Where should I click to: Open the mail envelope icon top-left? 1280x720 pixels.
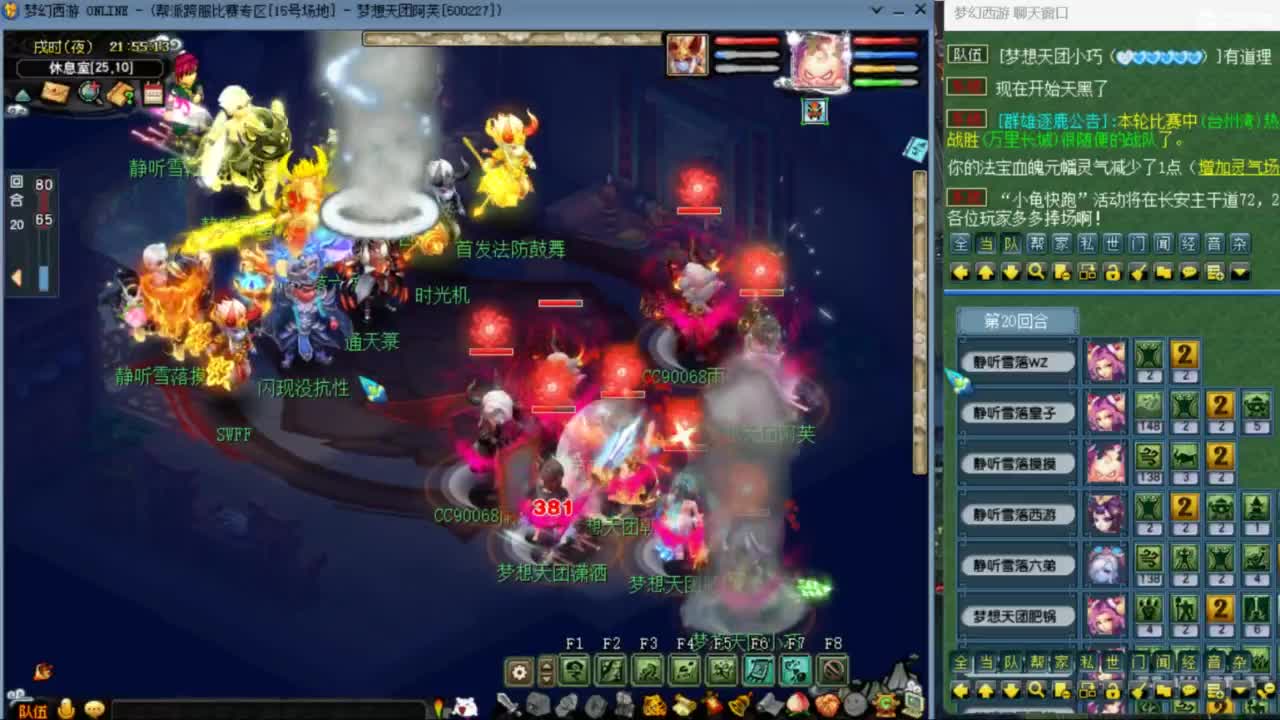[x=55, y=92]
